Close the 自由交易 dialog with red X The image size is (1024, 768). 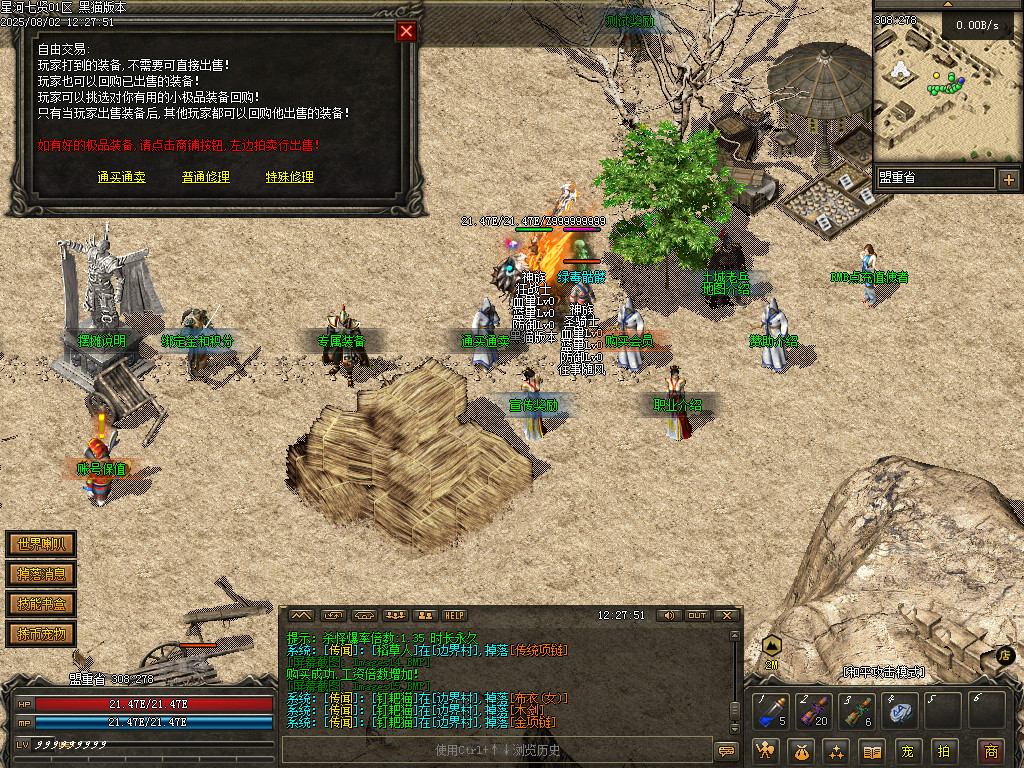point(406,31)
